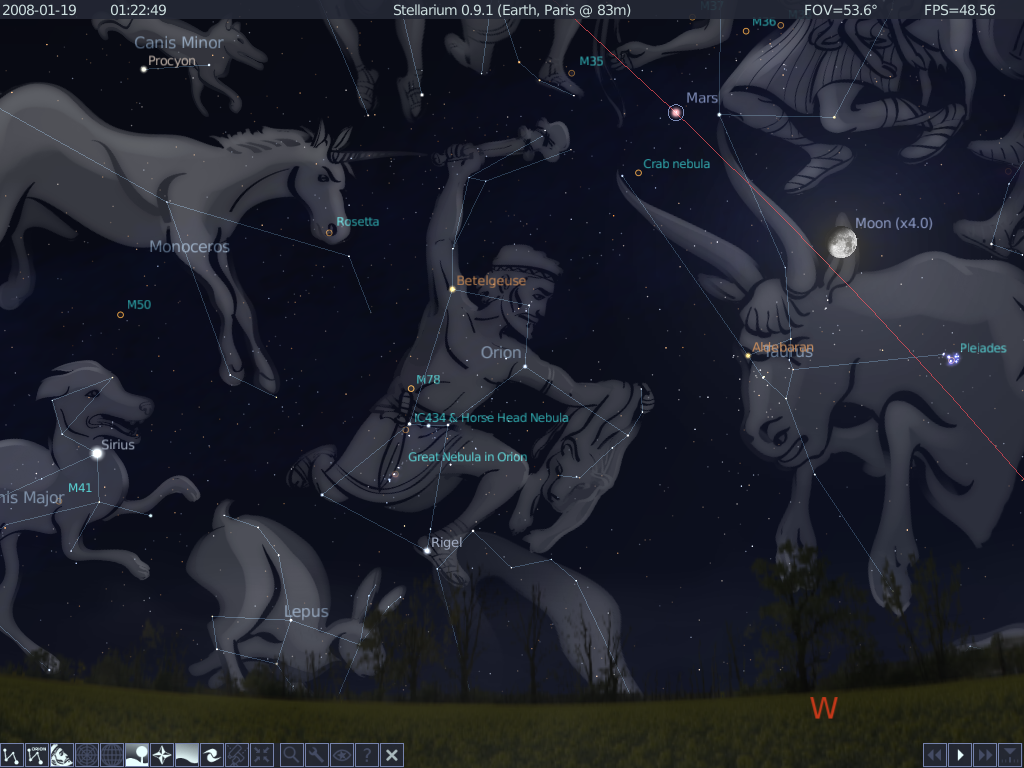Increase time speed with the fast-forward button
The height and width of the screenshot is (768, 1024).
click(985, 755)
